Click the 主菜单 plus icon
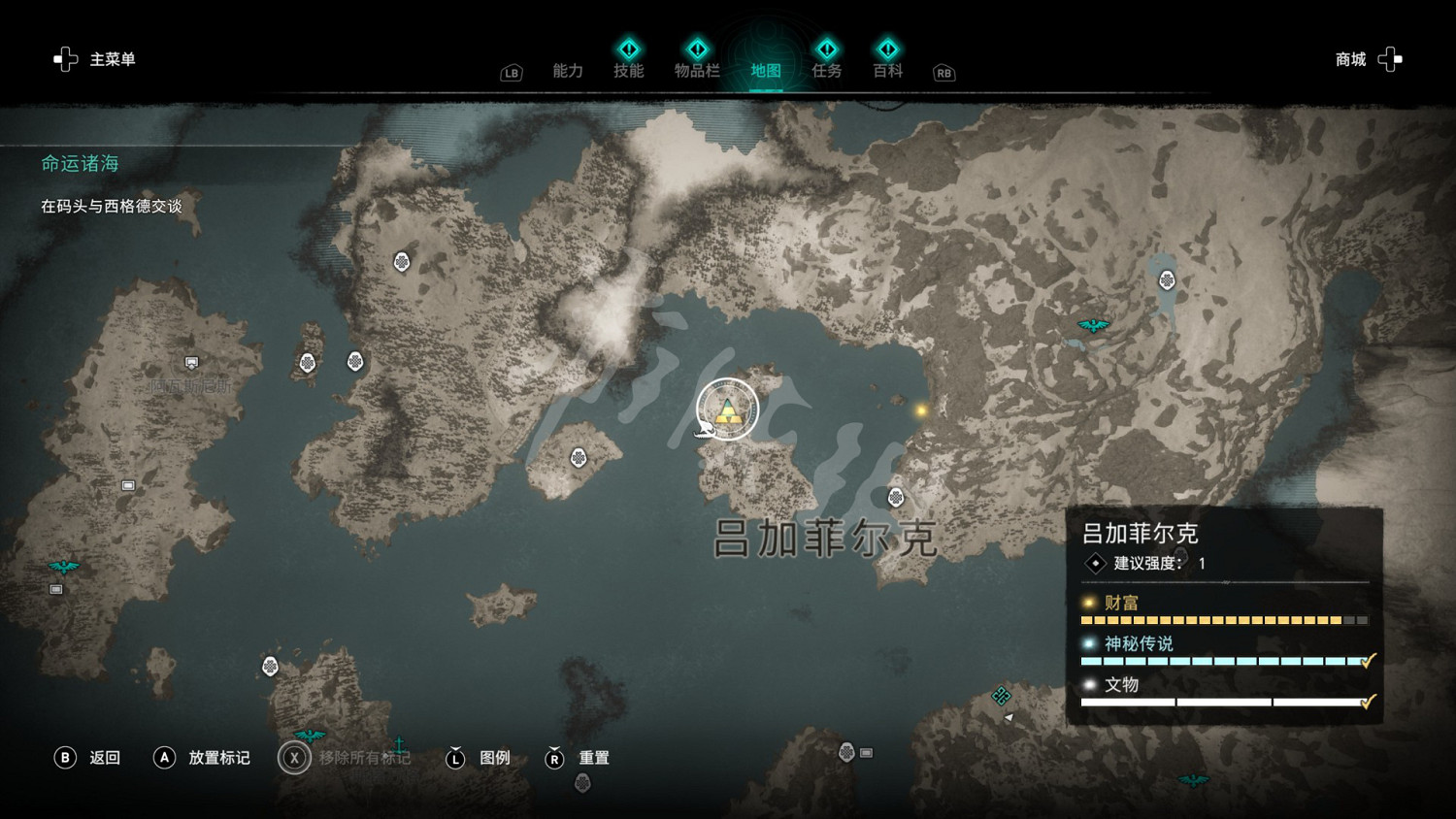The width and height of the screenshot is (1456, 819). point(65,58)
